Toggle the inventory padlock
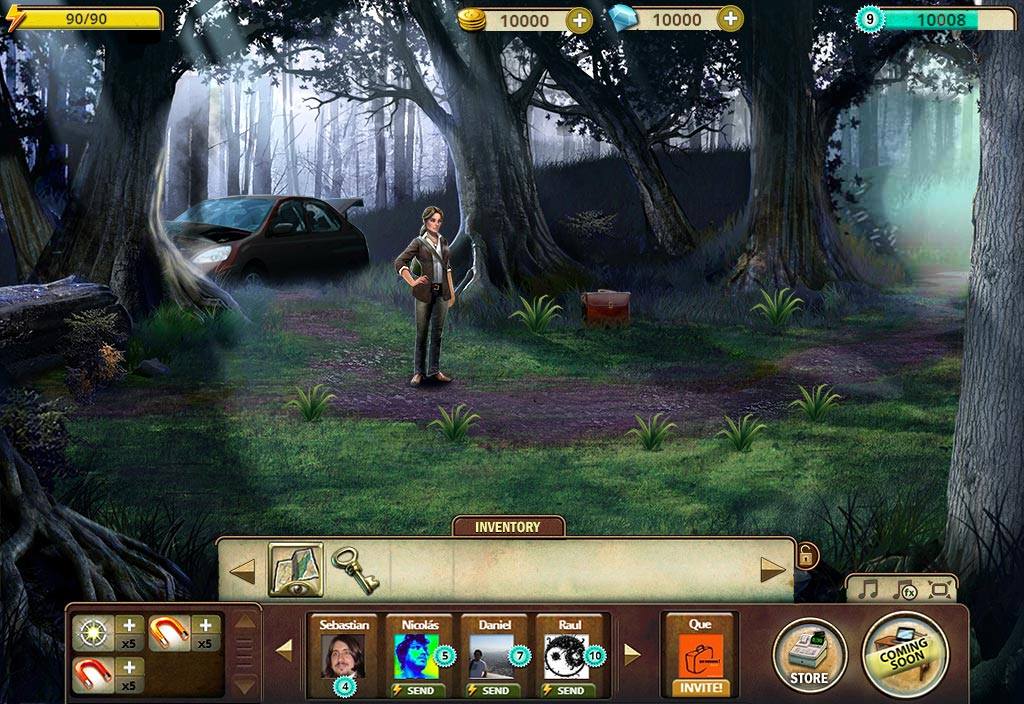Image resolution: width=1024 pixels, height=704 pixels. click(x=805, y=555)
